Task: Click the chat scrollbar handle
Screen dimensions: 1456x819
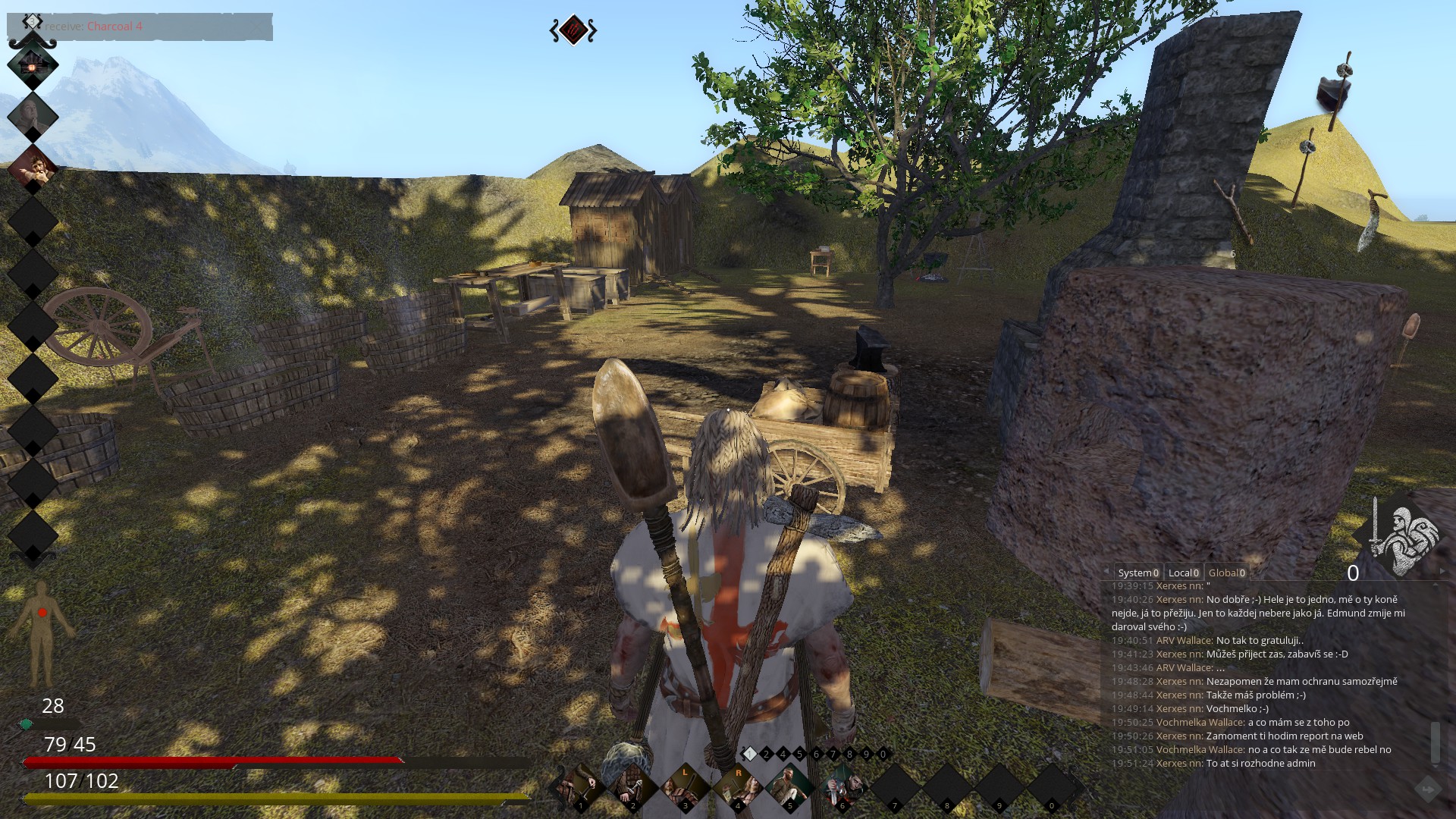Action: [1435, 742]
